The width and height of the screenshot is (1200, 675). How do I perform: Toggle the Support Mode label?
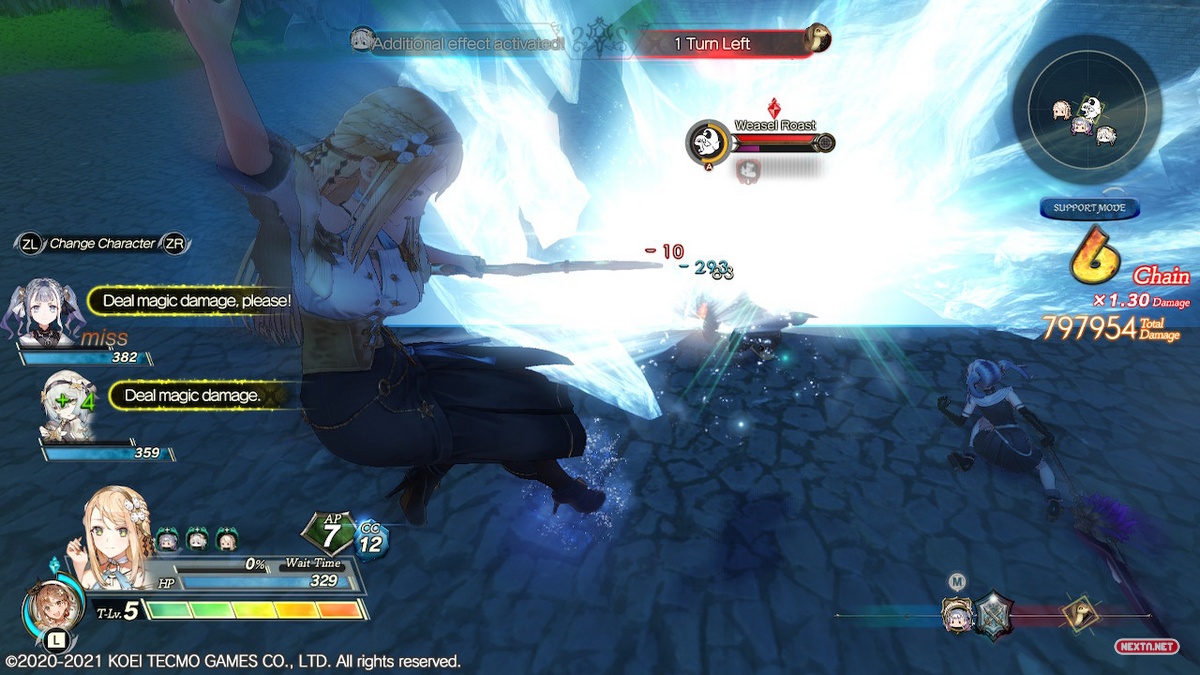(x=1089, y=208)
